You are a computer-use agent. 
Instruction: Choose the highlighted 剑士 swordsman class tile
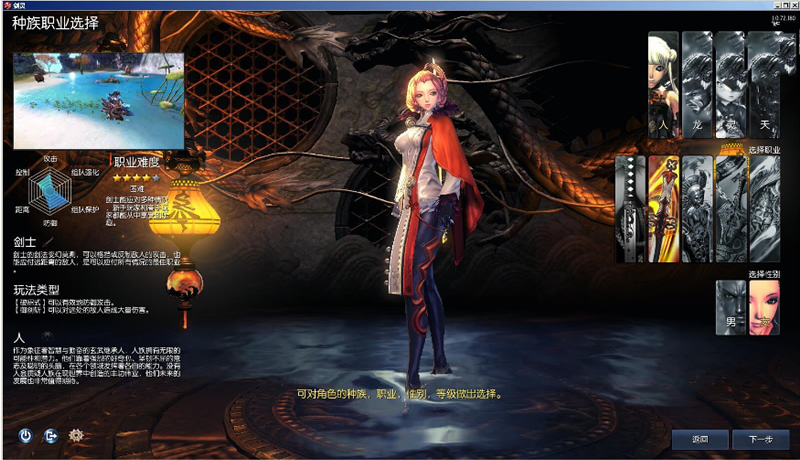pyautogui.click(x=663, y=208)
